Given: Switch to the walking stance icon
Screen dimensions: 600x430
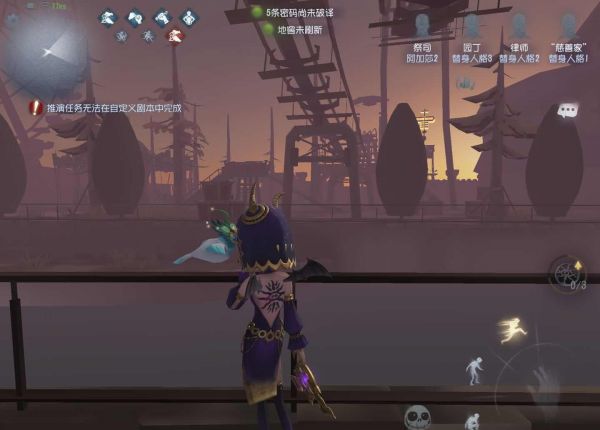Looking at the screenshot, I should [474, 370].
